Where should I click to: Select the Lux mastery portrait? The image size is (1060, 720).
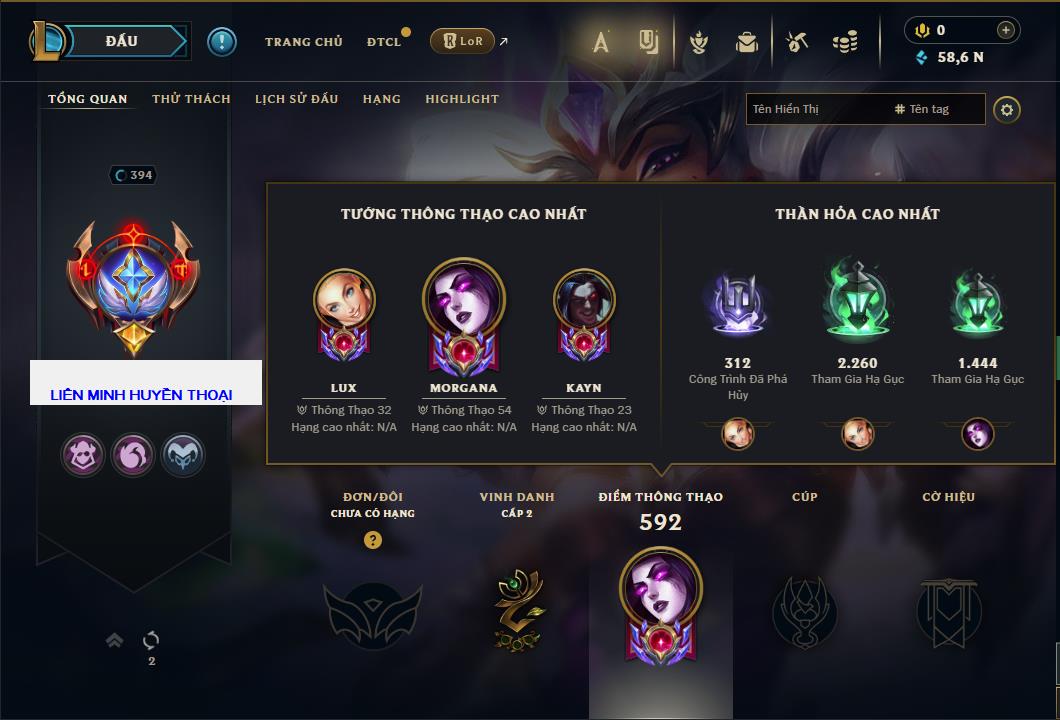pos(344,302)
